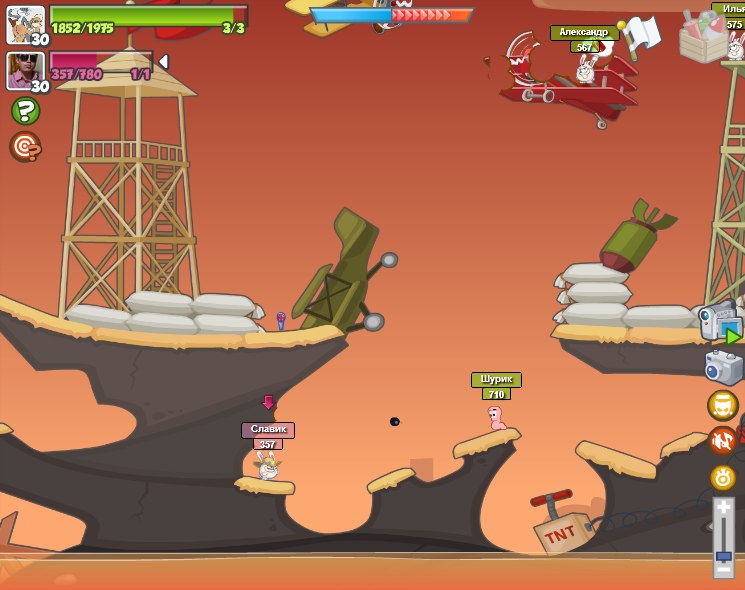This screenshot has width=745, height=590.
Task: Zoom out with the minus button
Action: point(723,570)
